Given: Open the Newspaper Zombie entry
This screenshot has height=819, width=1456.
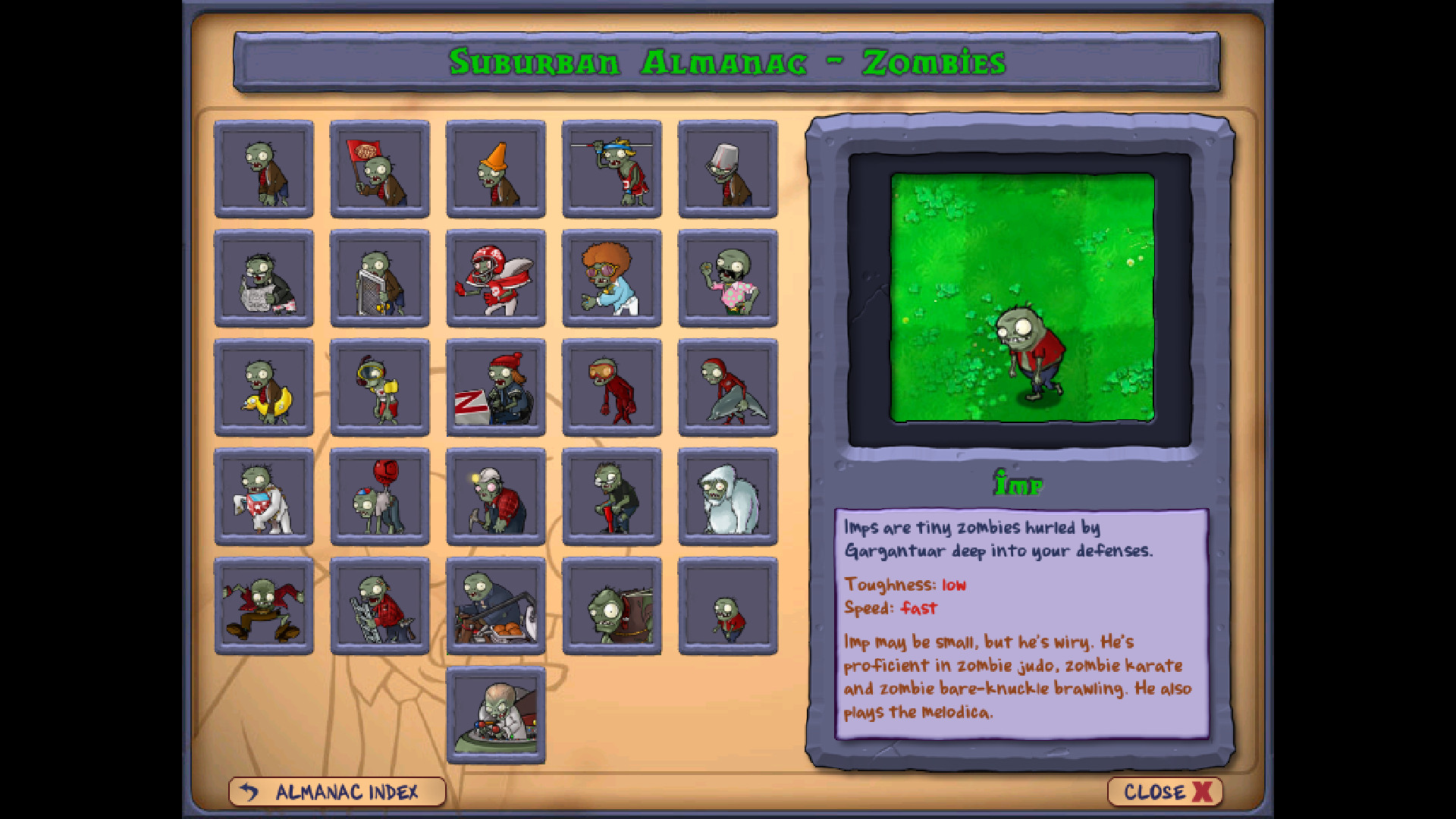Looking at the screenshot, I should tap(264, 278).
